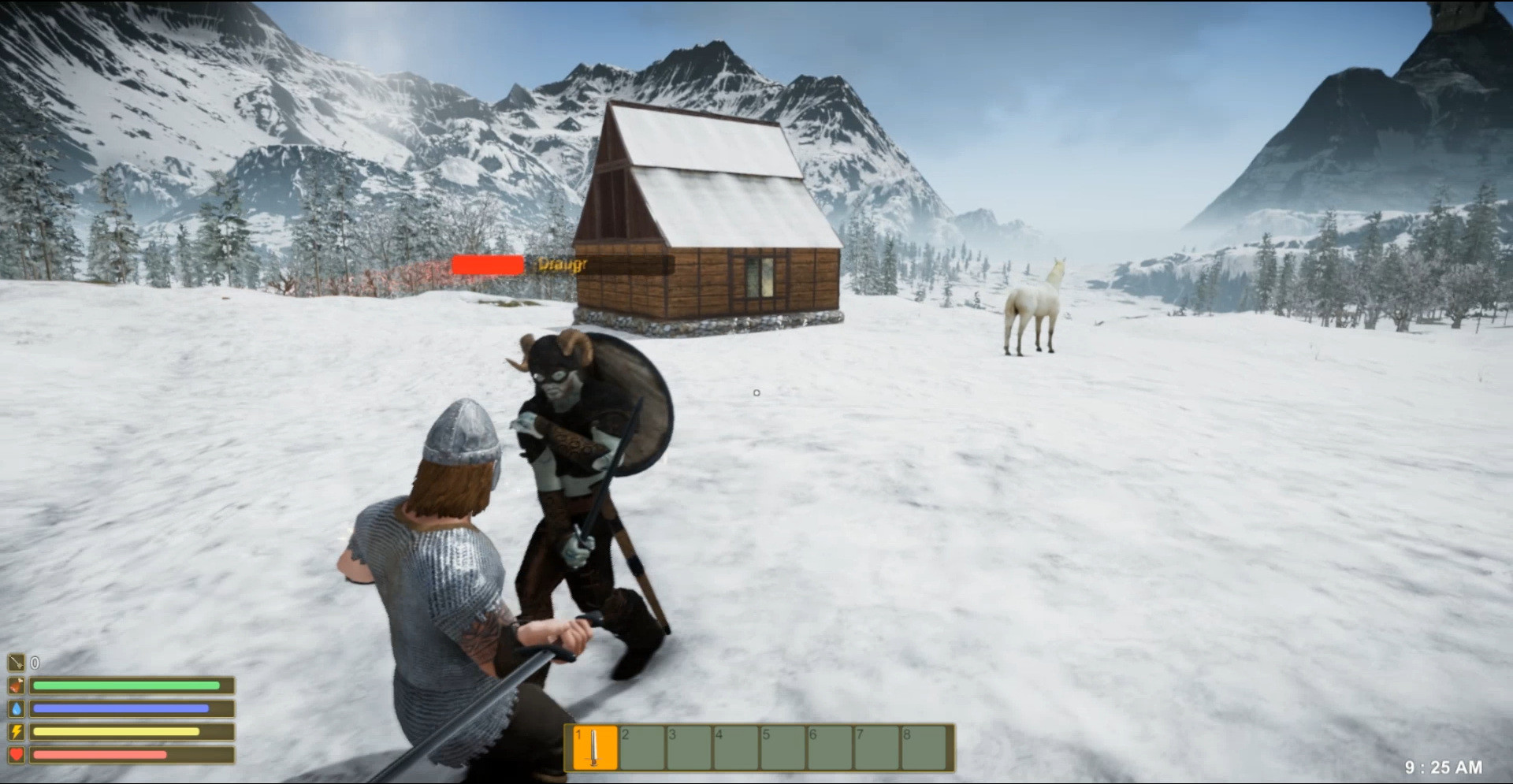Click hotbar slot 5
The width and height of the screenshot is (1513, 784).
[781, 746]
